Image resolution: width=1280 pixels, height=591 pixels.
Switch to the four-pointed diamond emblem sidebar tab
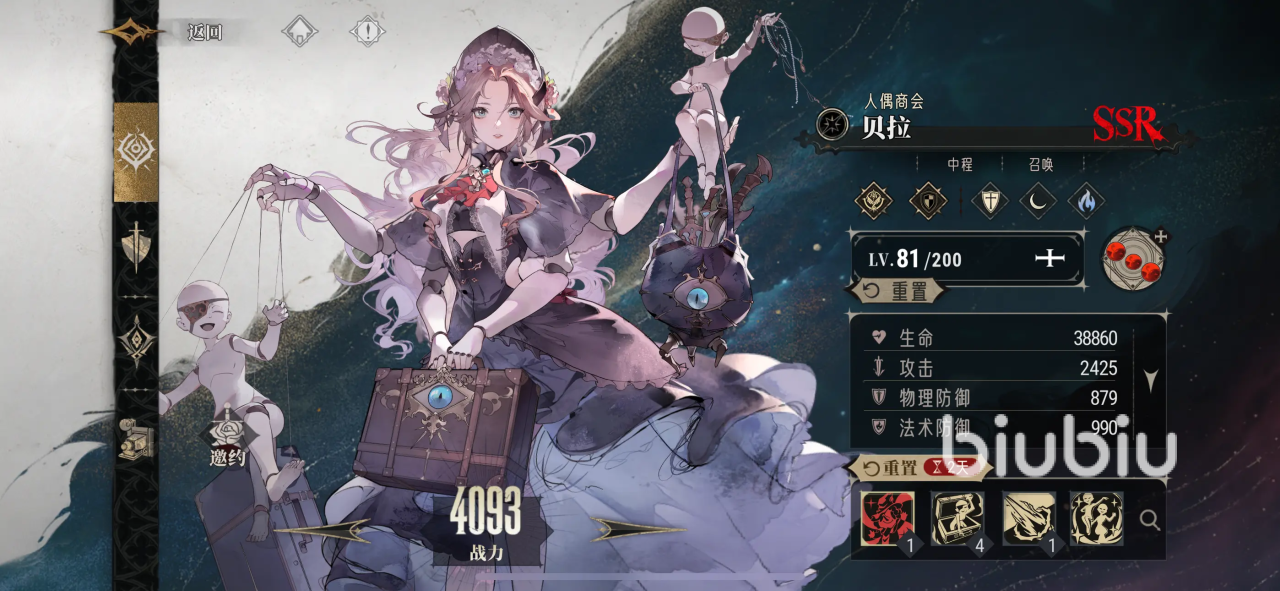pyautogui.click(x=136, y=341)
